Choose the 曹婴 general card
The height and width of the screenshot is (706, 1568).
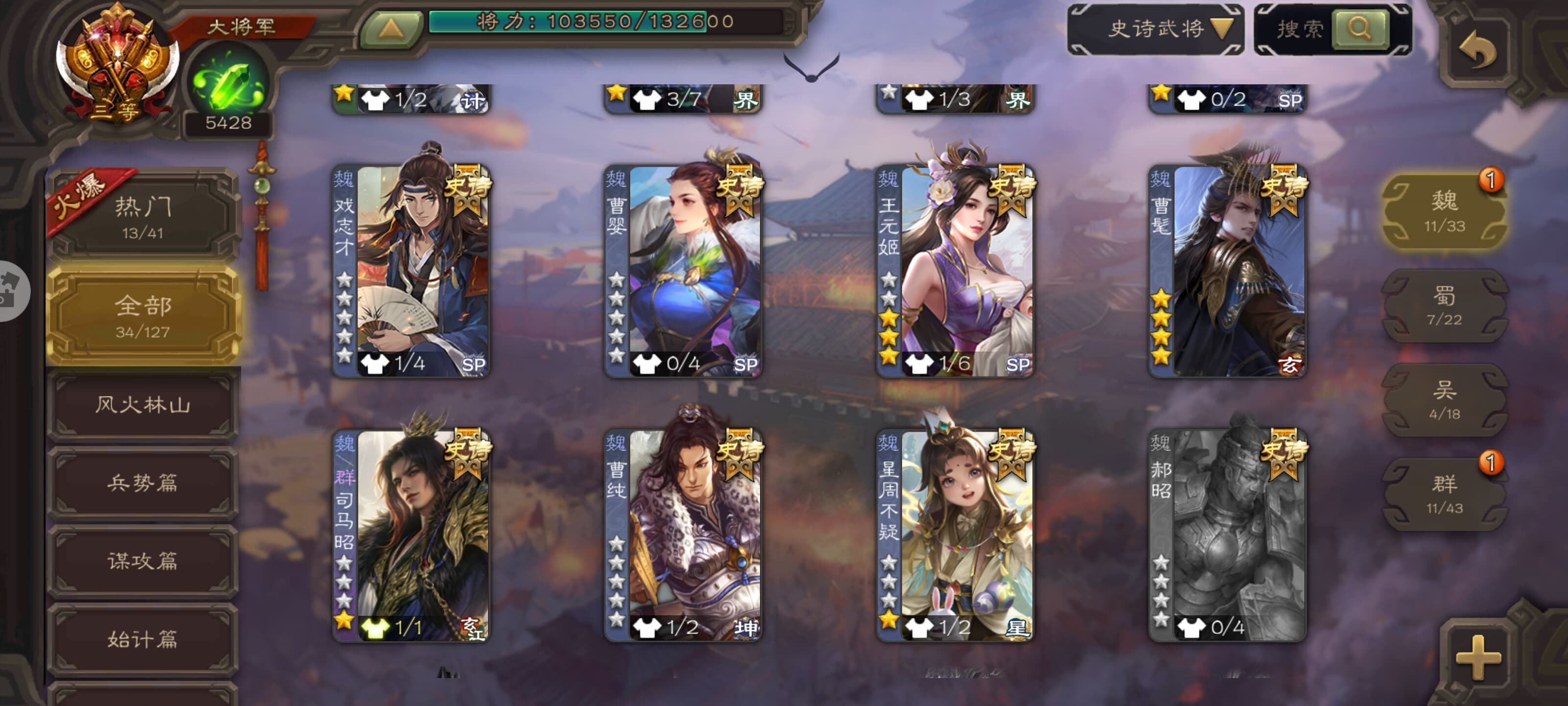(x=683, y=271)
